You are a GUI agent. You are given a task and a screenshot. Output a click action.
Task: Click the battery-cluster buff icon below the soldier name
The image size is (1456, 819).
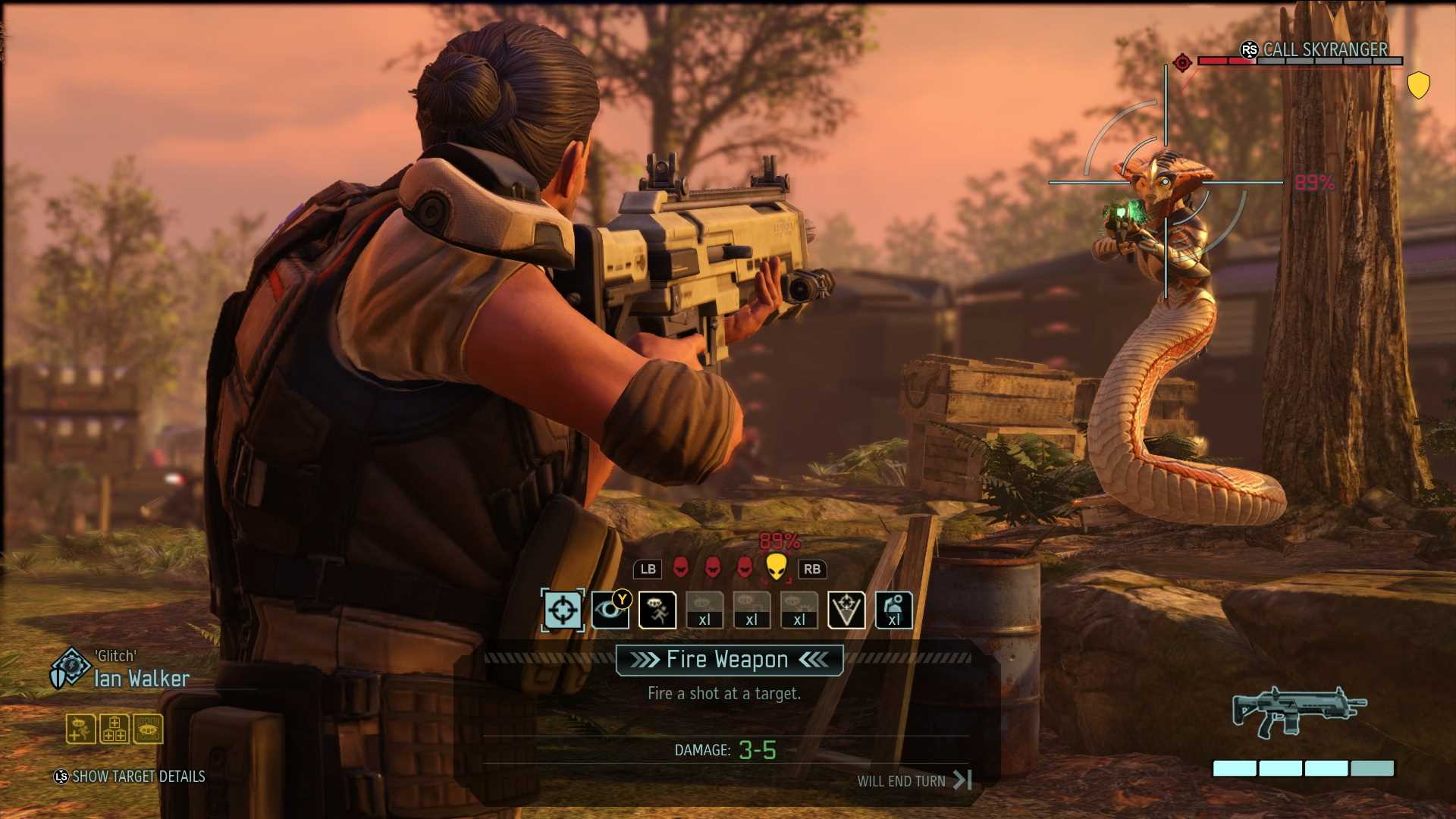pyautogui.click(x=113, y=729)
